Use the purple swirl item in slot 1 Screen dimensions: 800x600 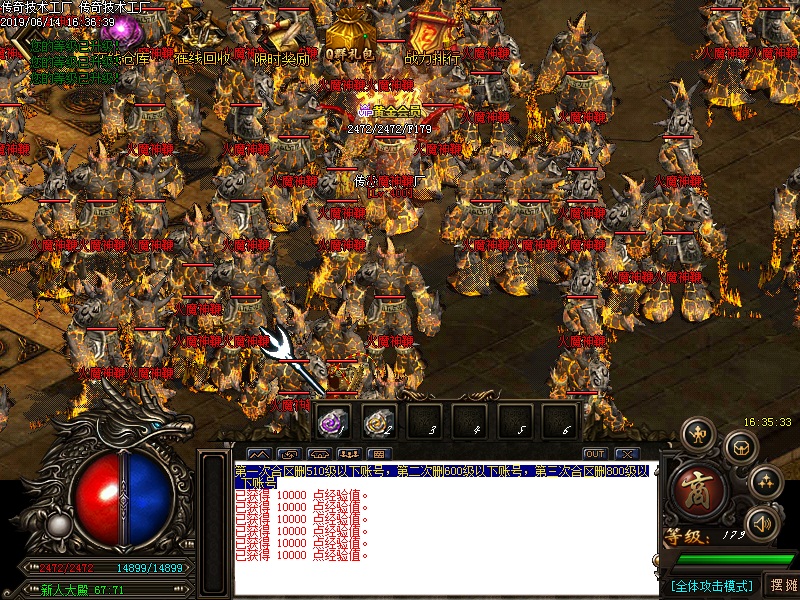point(332,423)
